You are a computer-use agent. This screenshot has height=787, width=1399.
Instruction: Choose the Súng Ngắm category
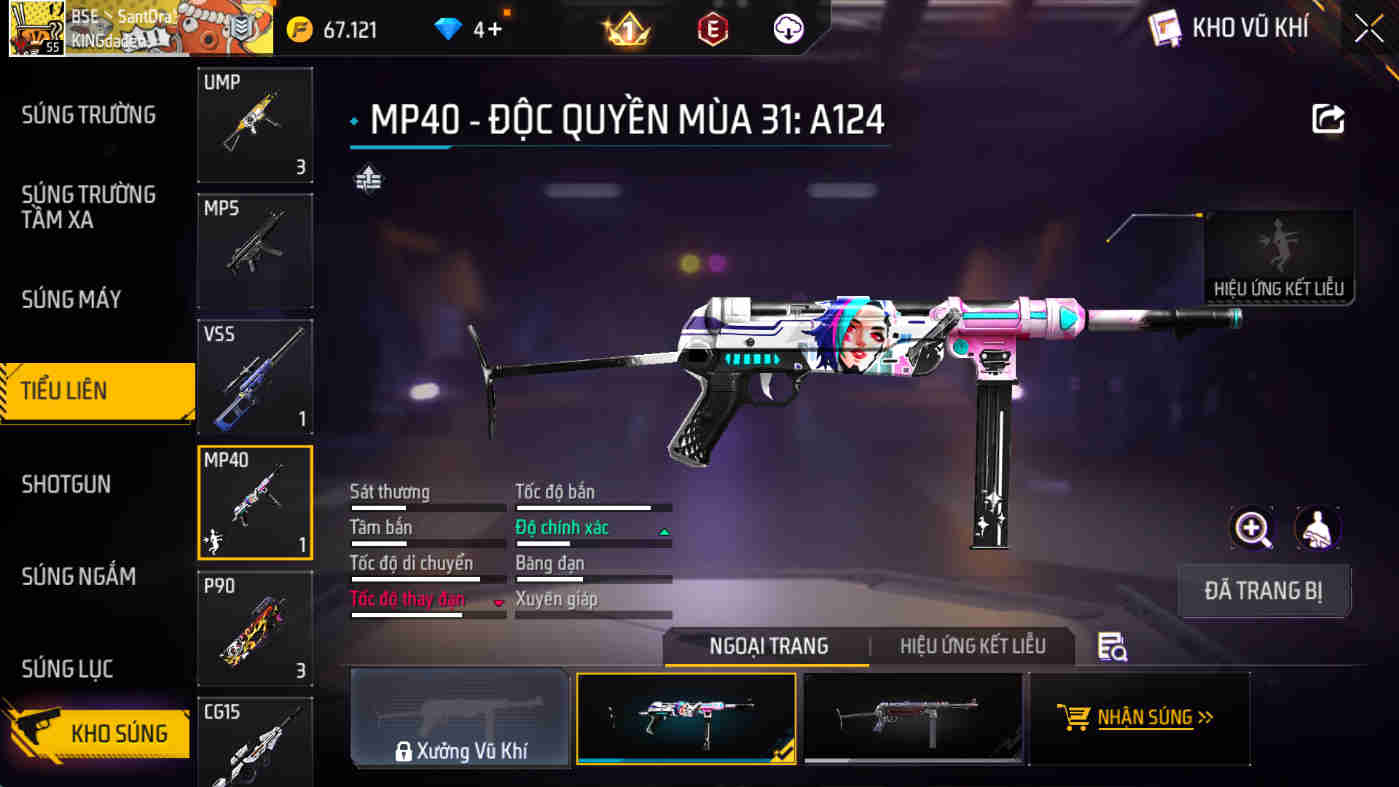pyautogui.click(x=79, y=576)
